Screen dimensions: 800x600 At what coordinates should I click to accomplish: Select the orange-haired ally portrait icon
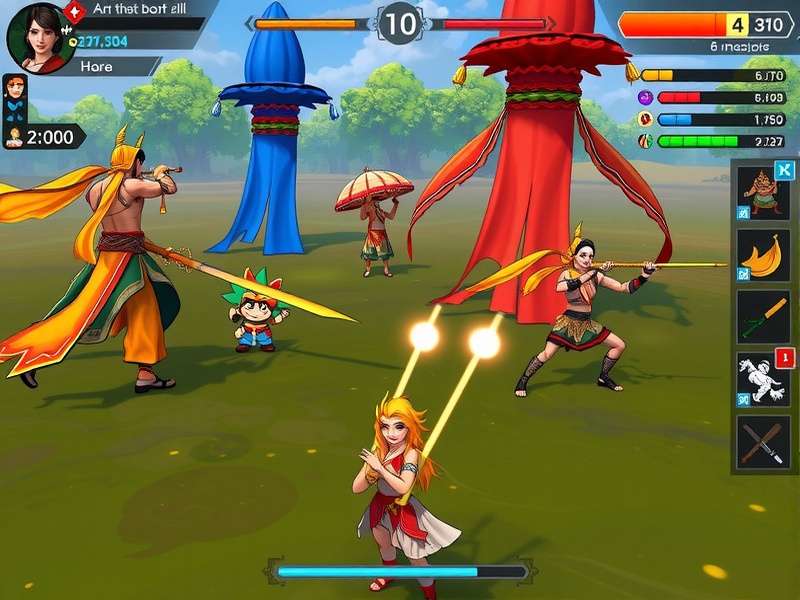(14, 89)
